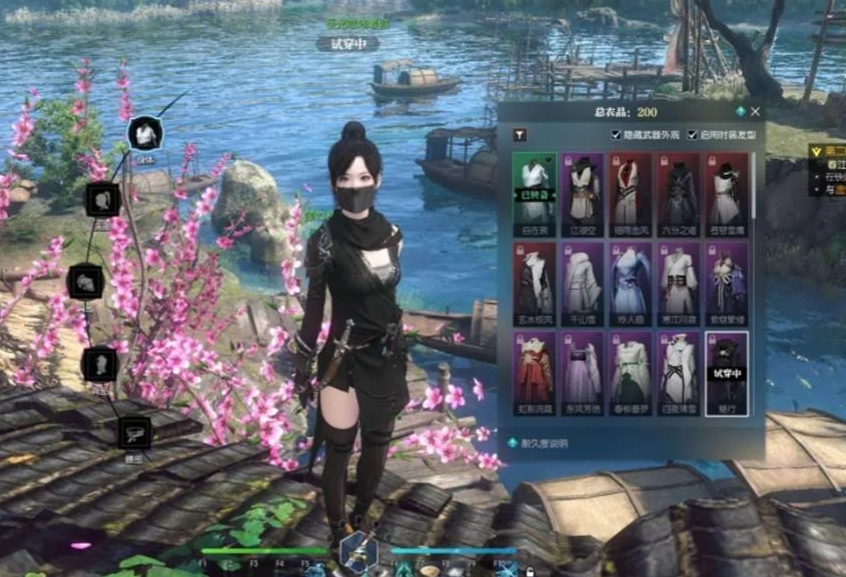The width and height of the screenshot is (846, 577).
Task: Pick the lavender 东风芳色 dress
Action: tap(582, 370)
